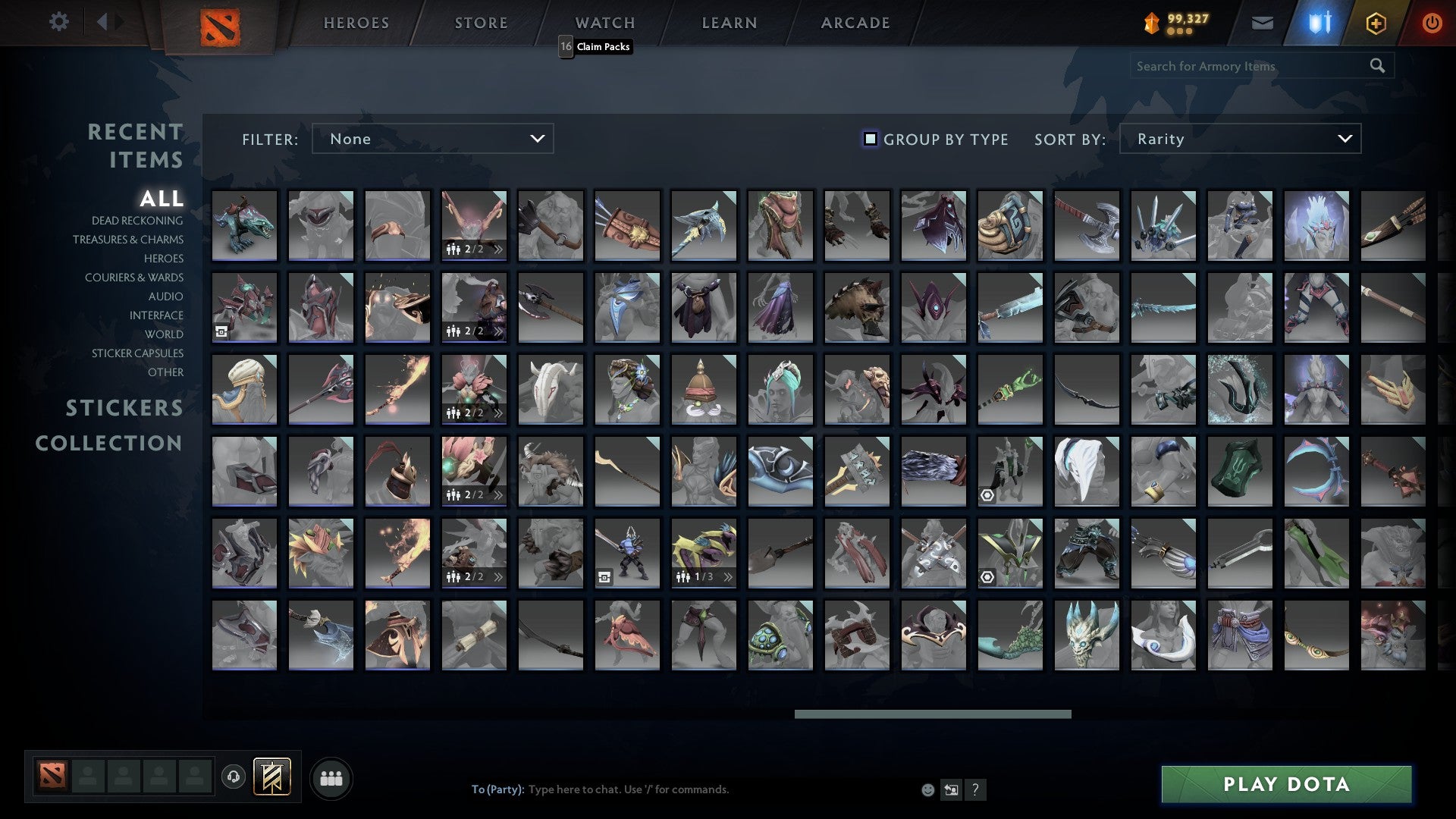Click the Claim Packs notification
The image size is (1456, 819).
tap(603, 46)
